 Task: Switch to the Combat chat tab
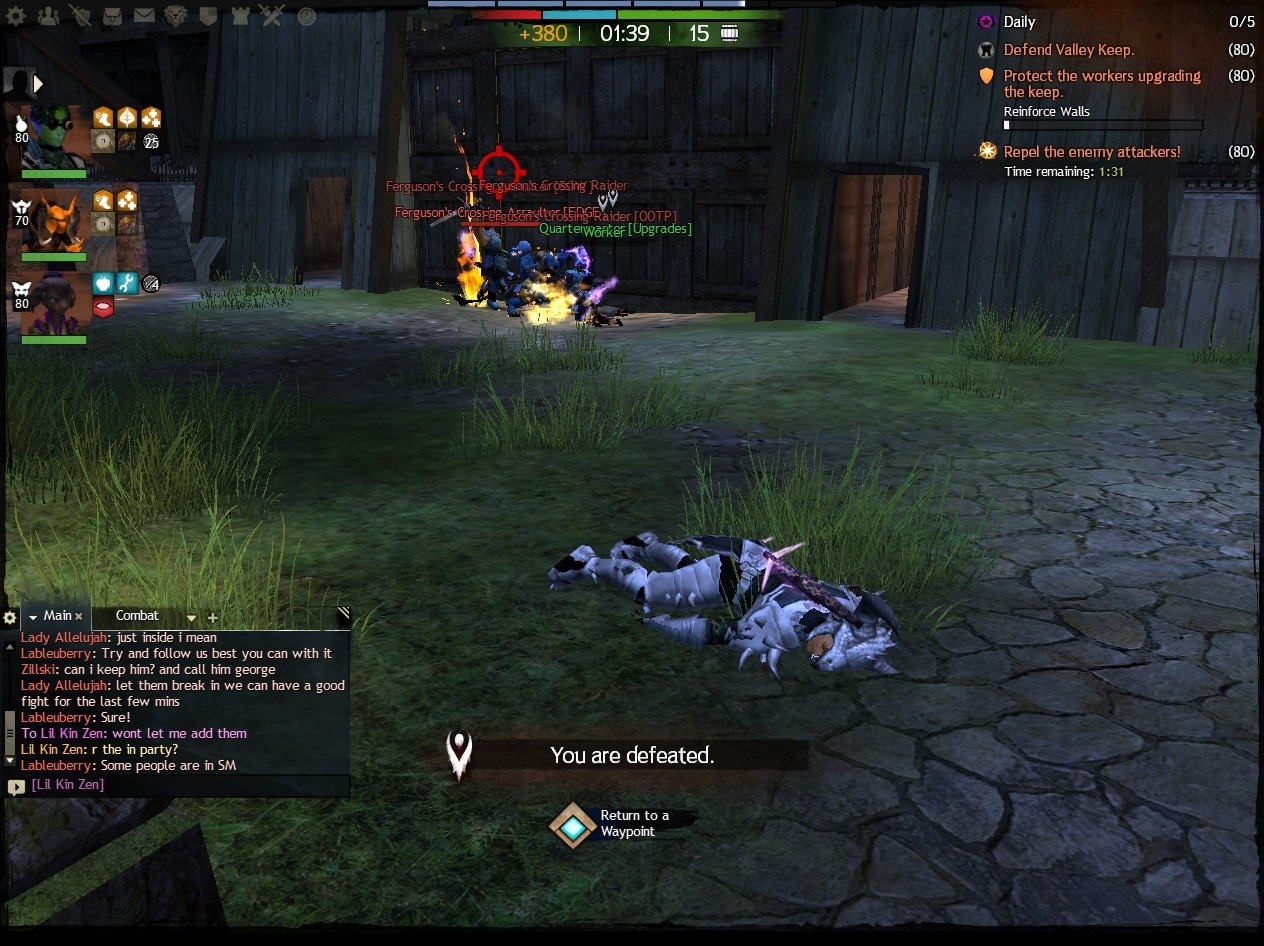coord(137,616)
